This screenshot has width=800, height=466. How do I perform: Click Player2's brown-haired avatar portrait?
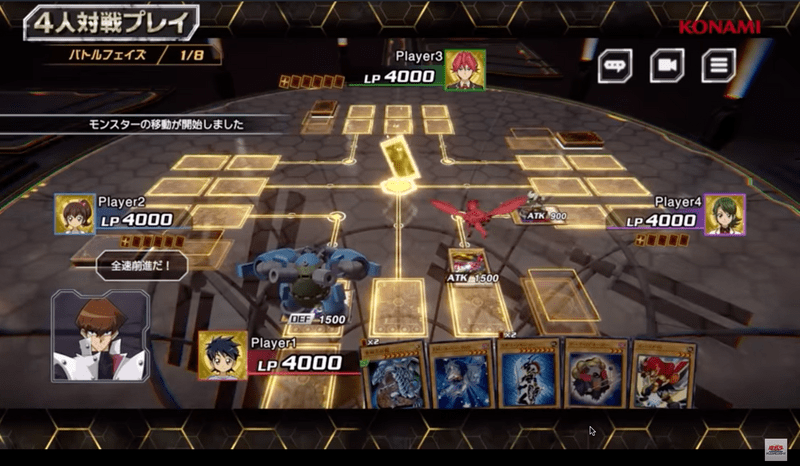pos(75,214)
